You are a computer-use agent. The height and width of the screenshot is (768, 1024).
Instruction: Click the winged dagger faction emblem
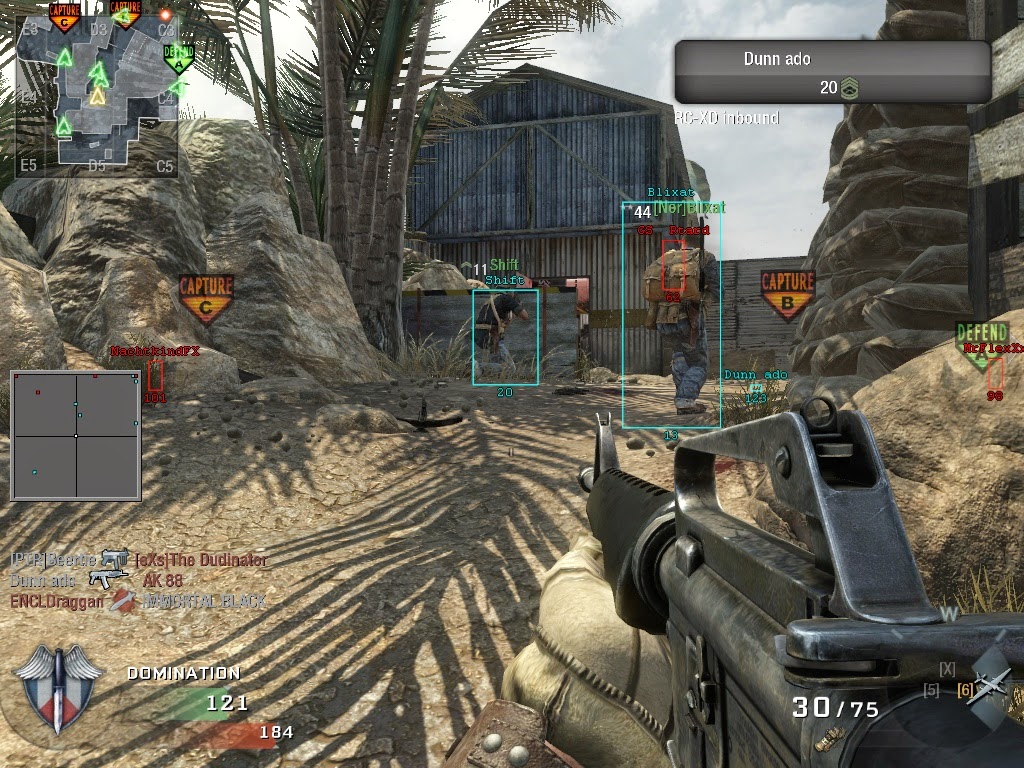56,689
